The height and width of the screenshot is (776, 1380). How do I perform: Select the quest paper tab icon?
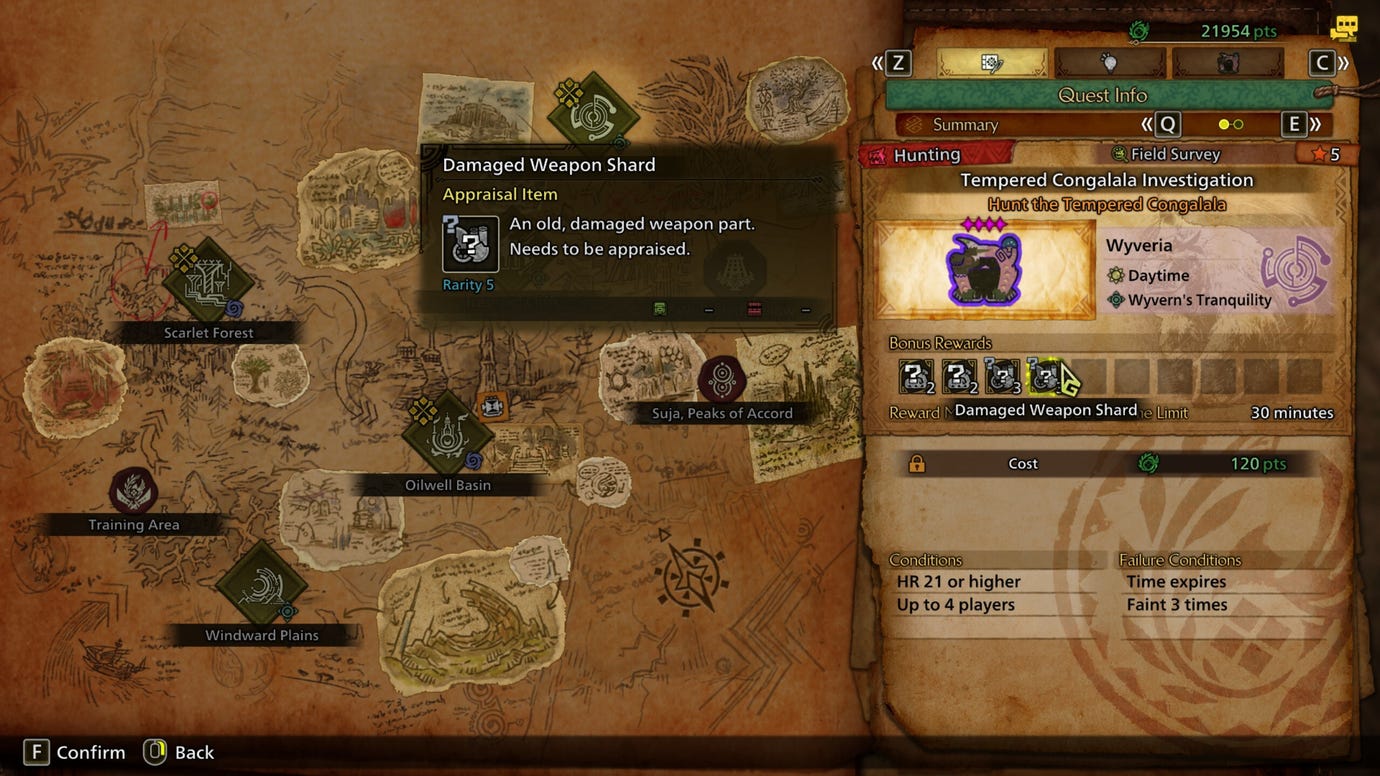pos(990,62)
